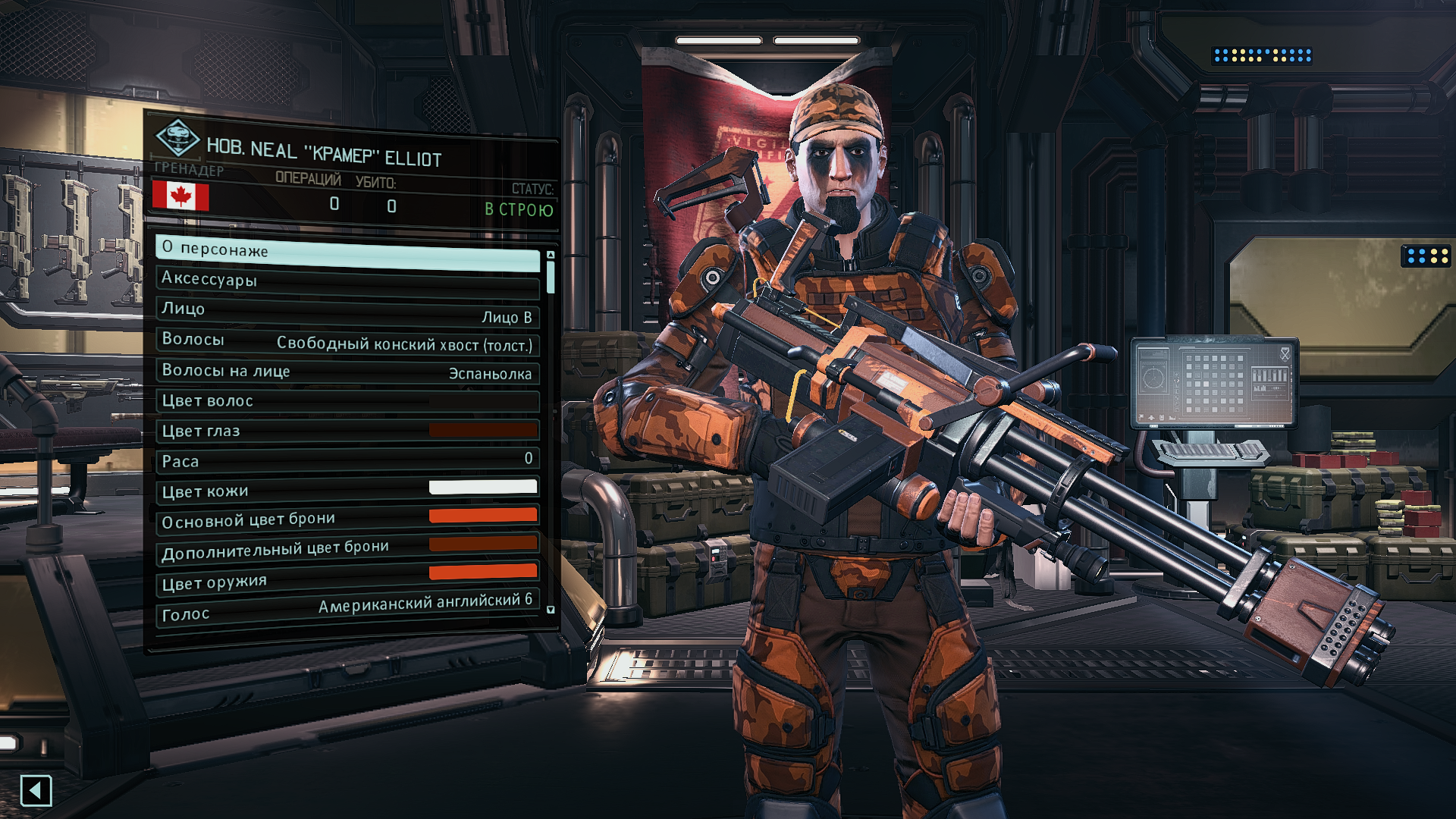Choose the 'Волосы' hairstyle row
Image resolution: width=1456 pixels, height=819 pixels.
tap(347, 341)
